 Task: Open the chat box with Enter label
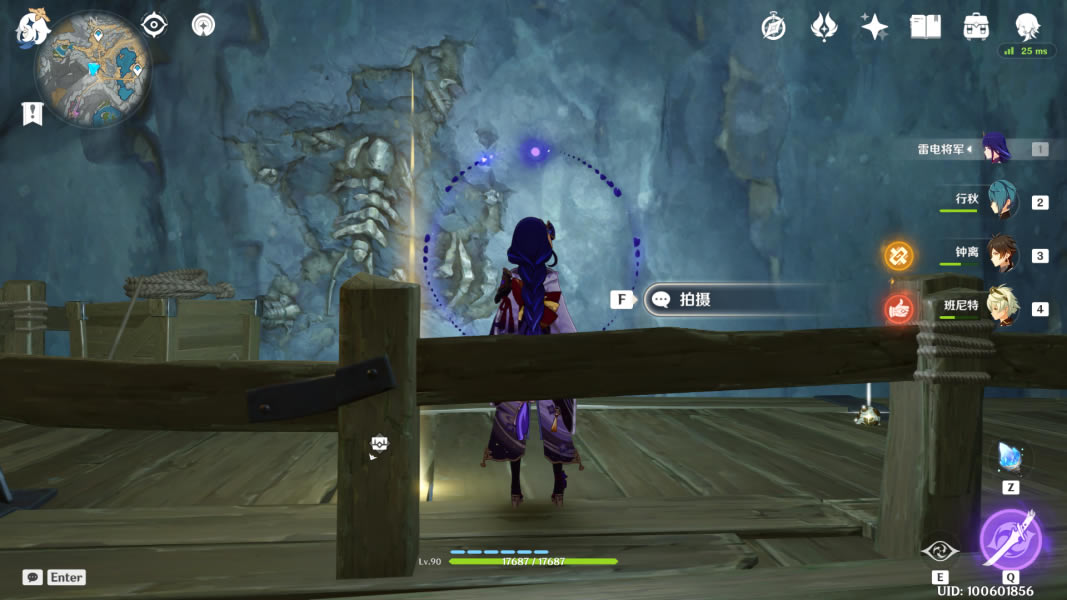pos(54,577)
